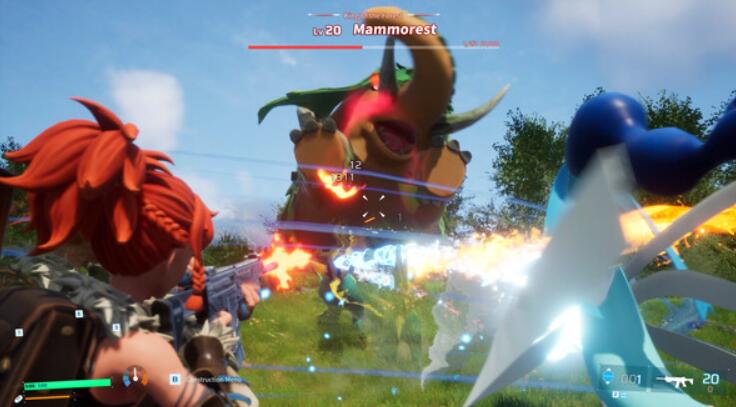The width and height of the screenshot is (736, 407).
Task: Click the day-night clock dial
Action: tap(135, 378)
